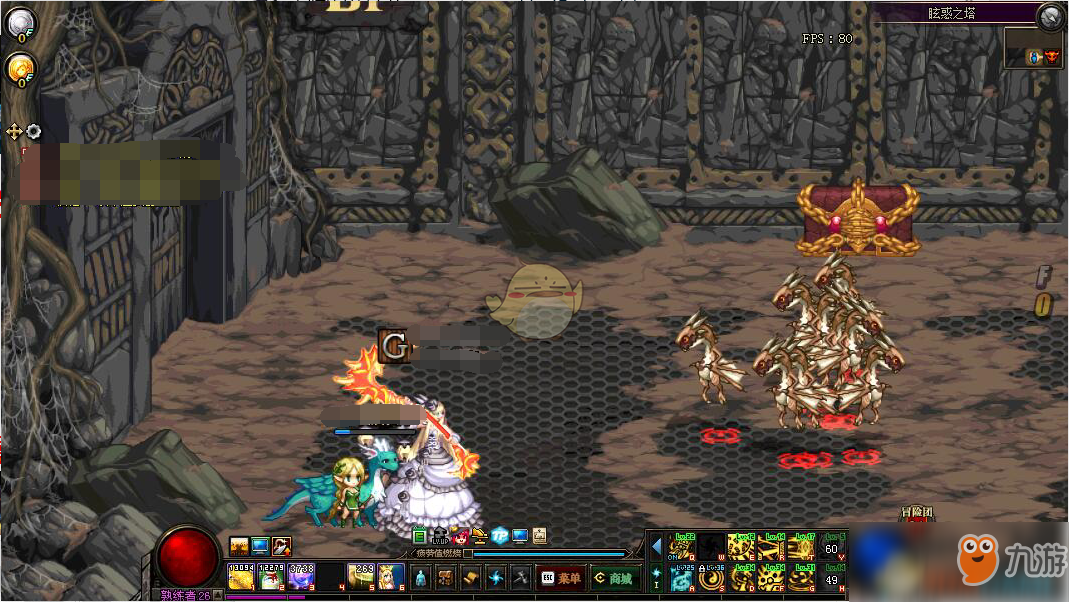Select the snowman item in slot 2
Screen dimensions: 1069x602
(x=271, y=577)
